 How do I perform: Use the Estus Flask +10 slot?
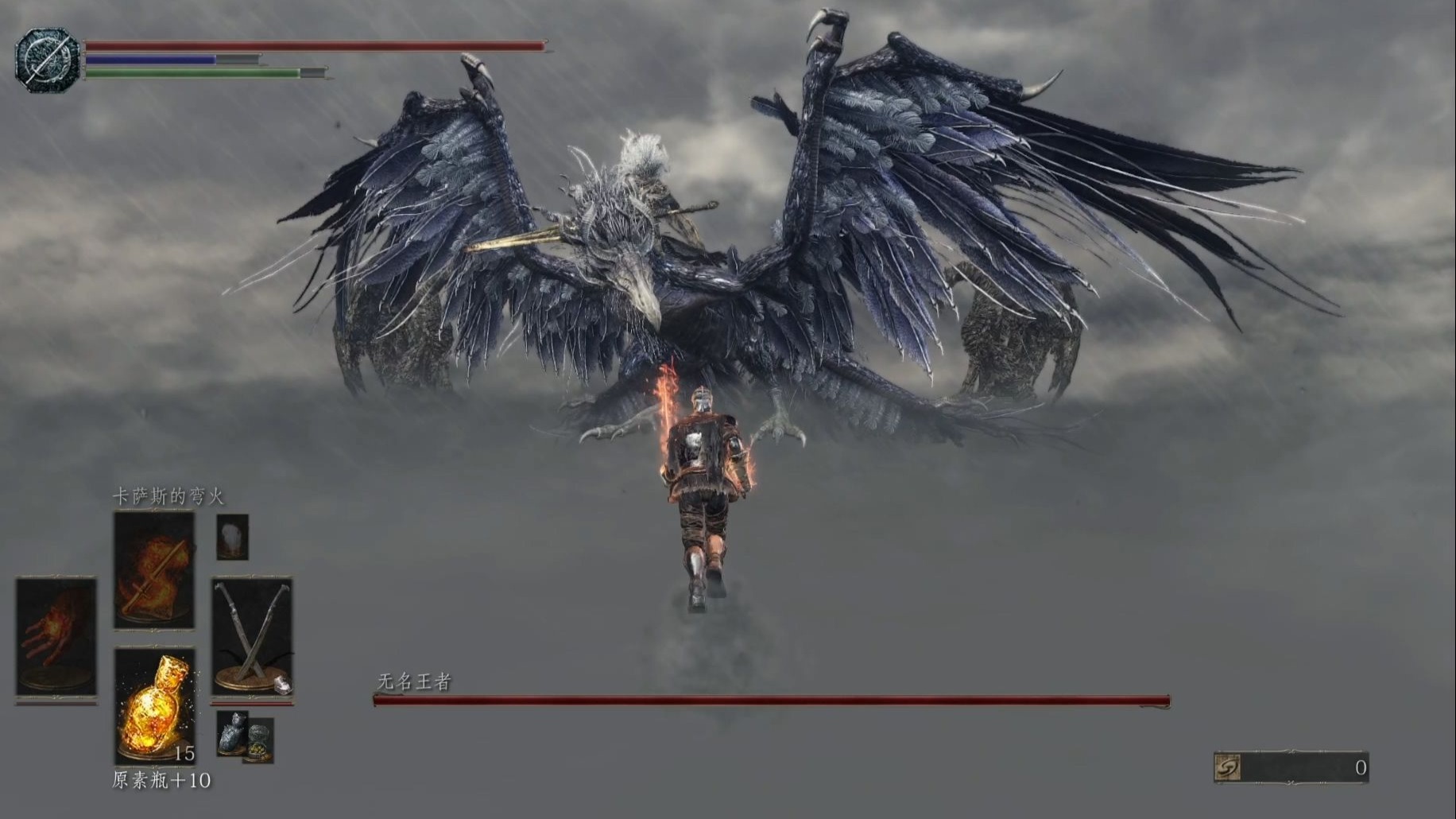154,706
